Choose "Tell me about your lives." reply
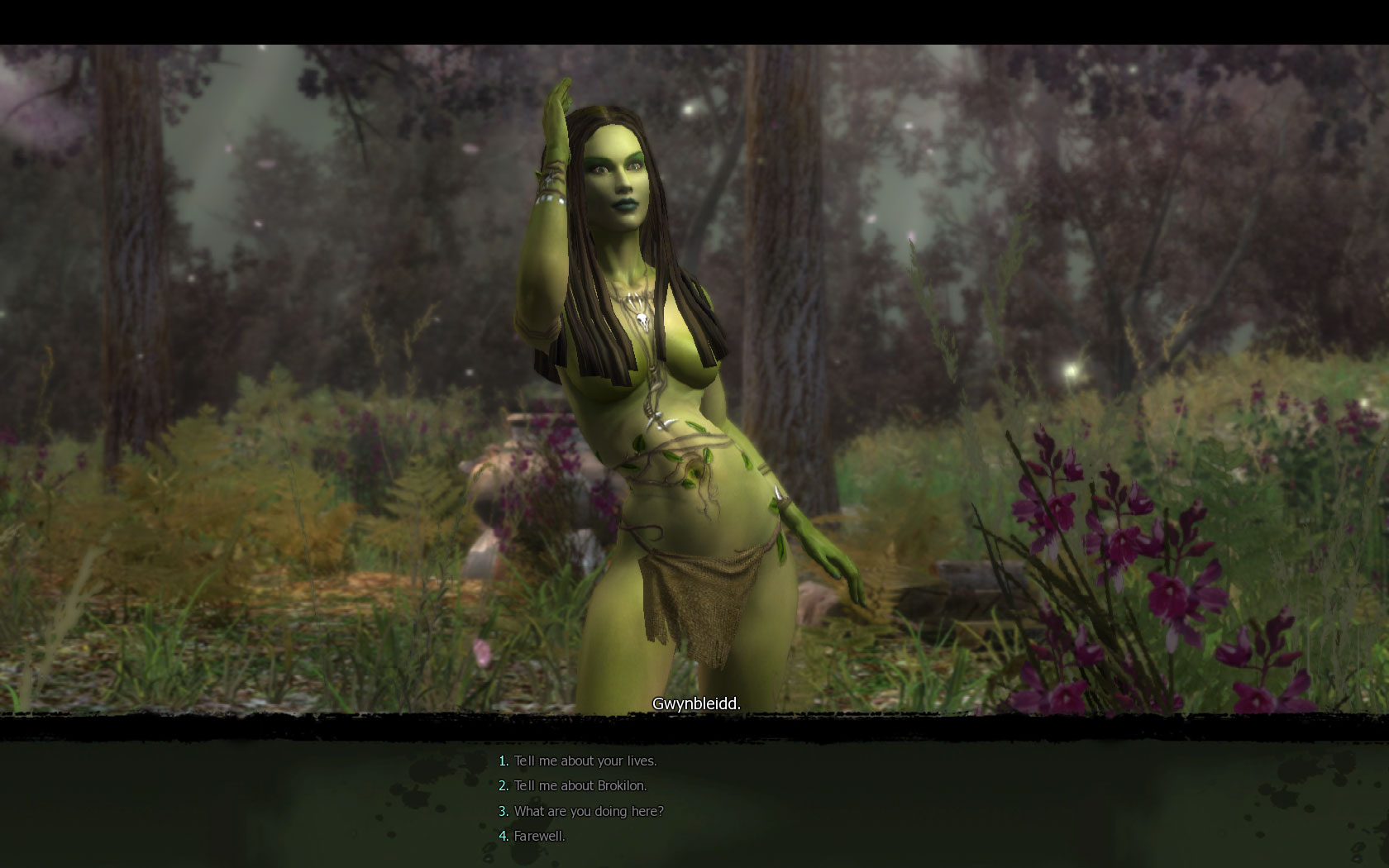1389x868 pixels. click(x=585, y=761)
